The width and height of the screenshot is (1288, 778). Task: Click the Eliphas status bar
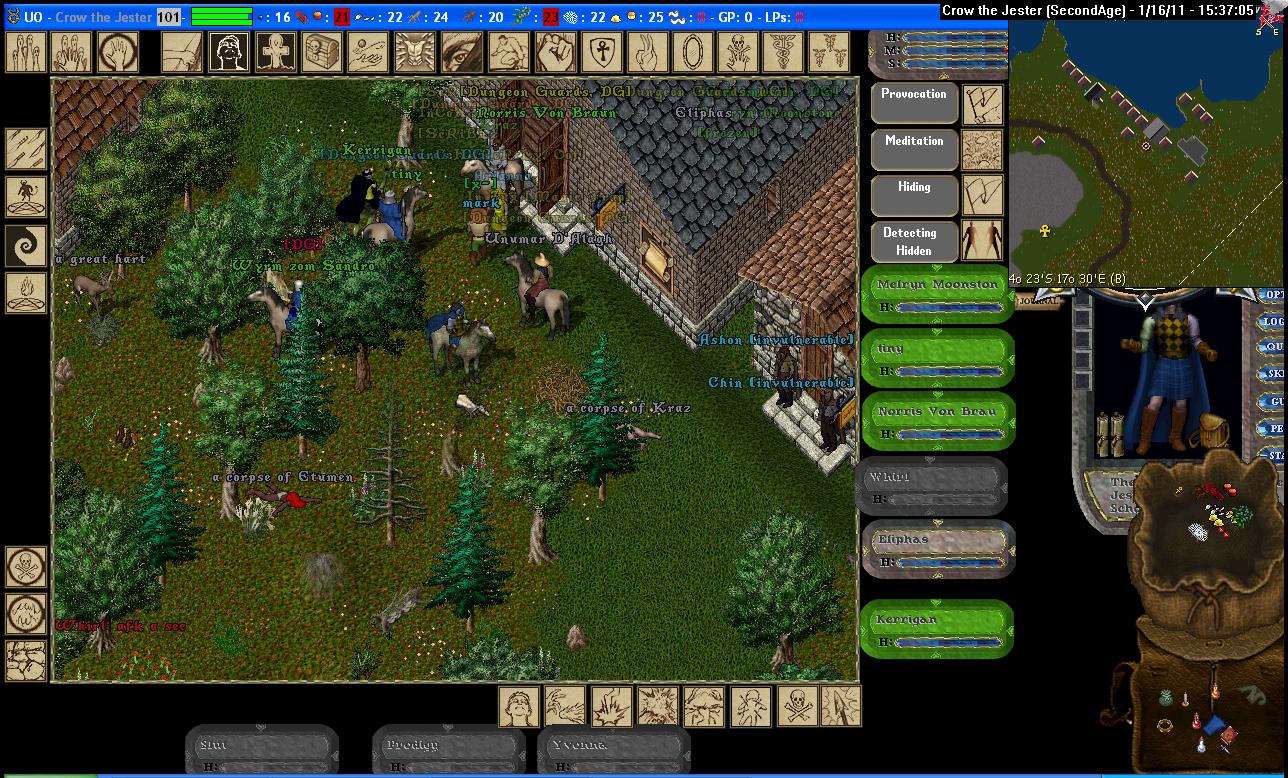[x=937, y=549]
